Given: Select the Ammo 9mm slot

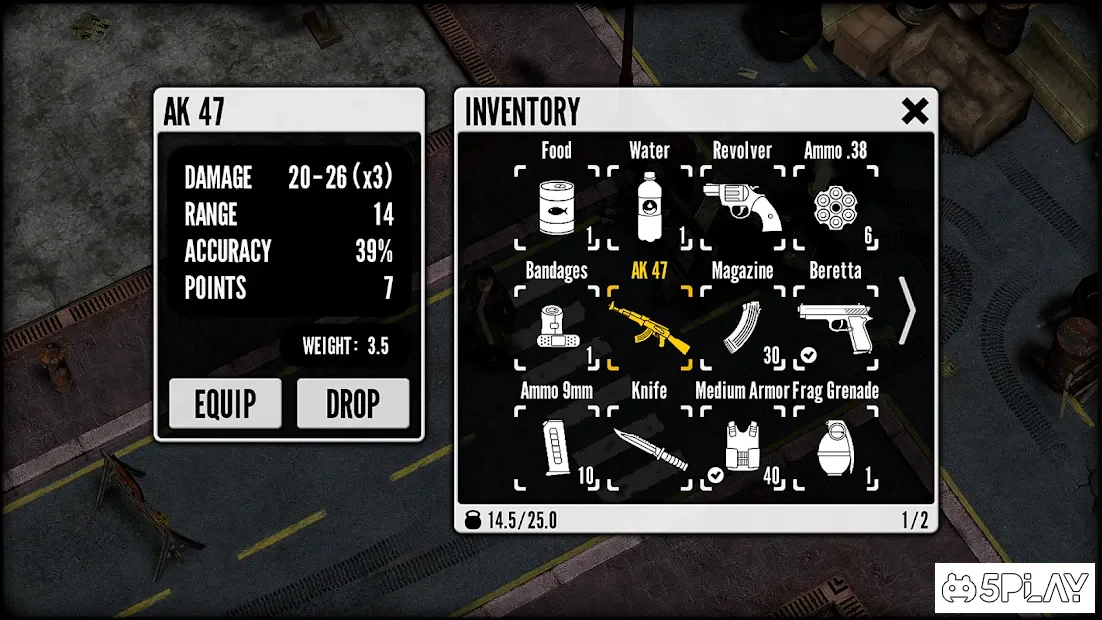Looking at the screenshot, I should (x=557, y=447).
